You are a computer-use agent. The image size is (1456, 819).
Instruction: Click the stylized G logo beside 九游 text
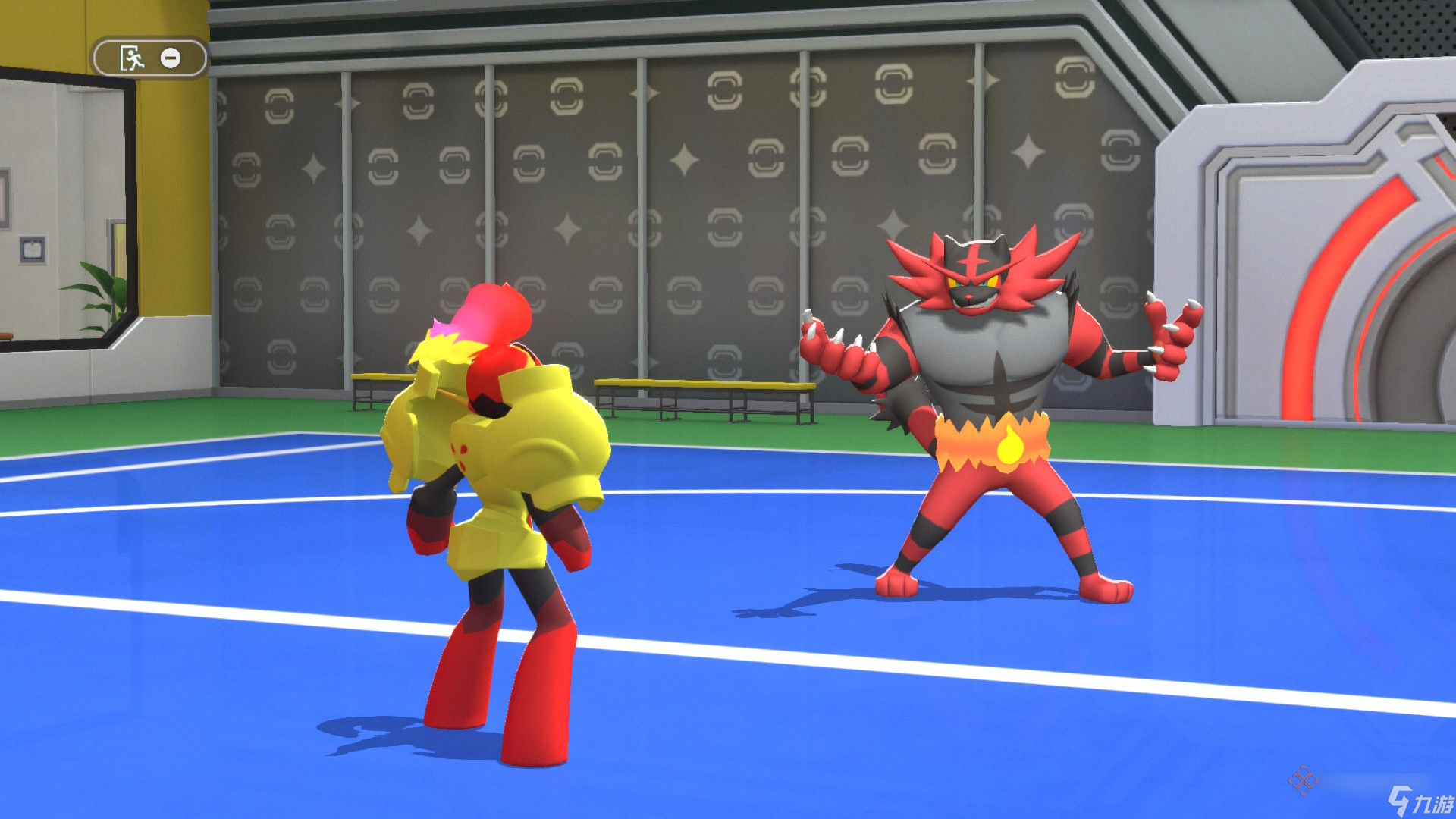pyautogui.click(x=1399, y=800)
